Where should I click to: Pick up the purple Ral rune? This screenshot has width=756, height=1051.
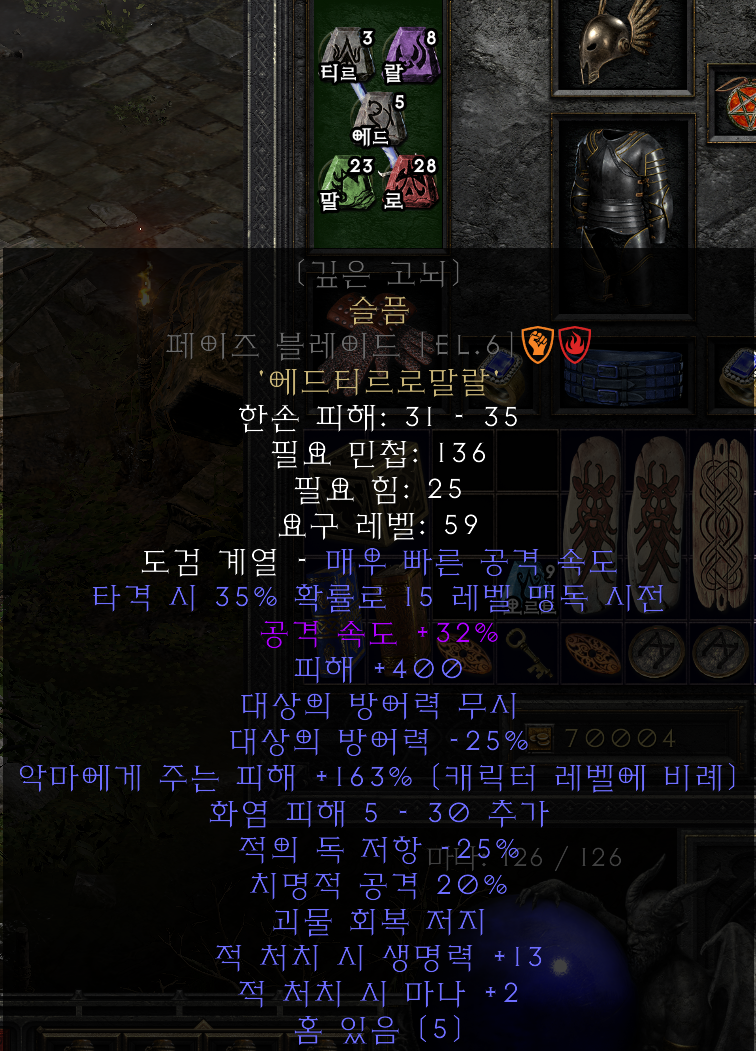click(x=404, y=55)
